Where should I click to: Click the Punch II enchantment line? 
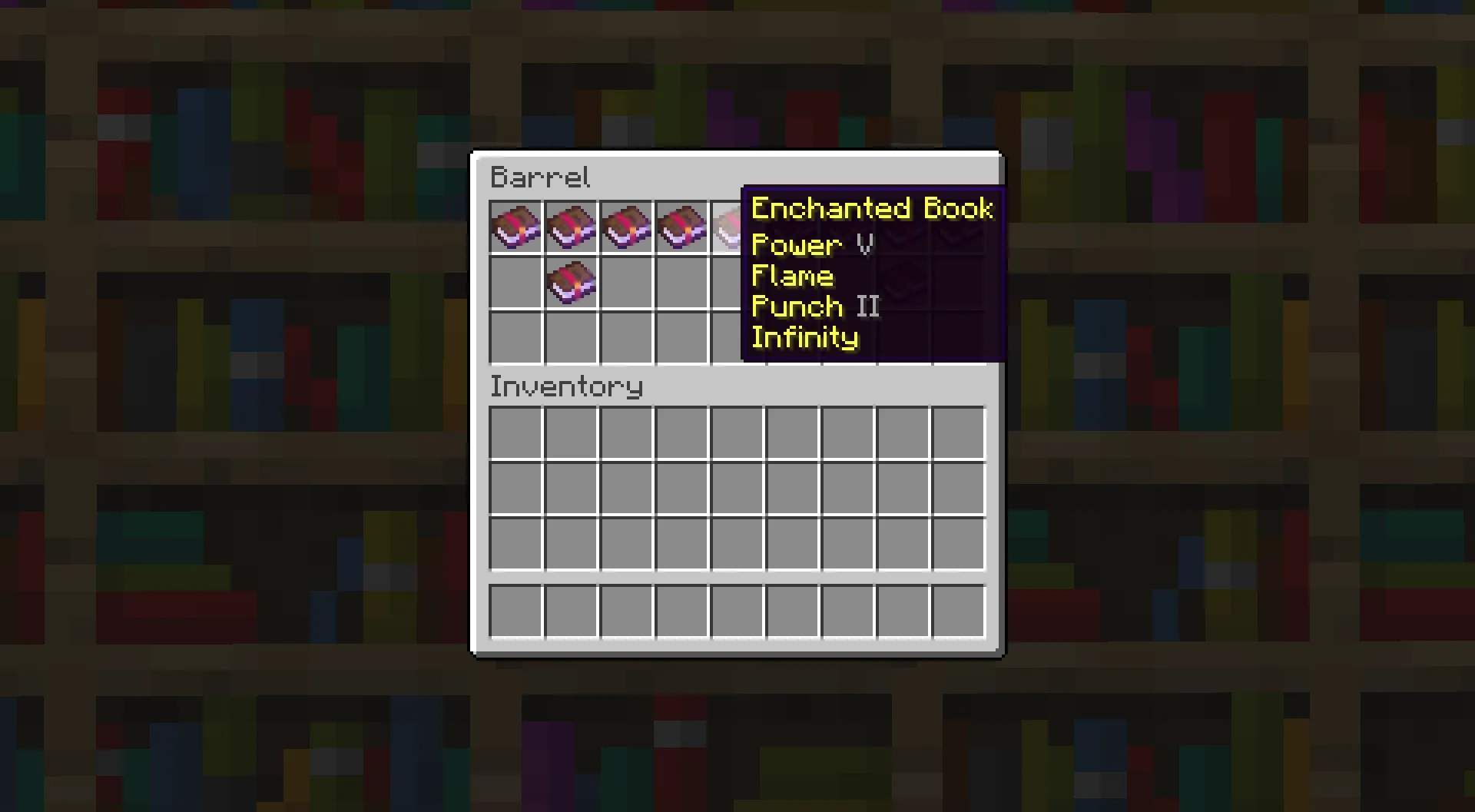[814, 306]
